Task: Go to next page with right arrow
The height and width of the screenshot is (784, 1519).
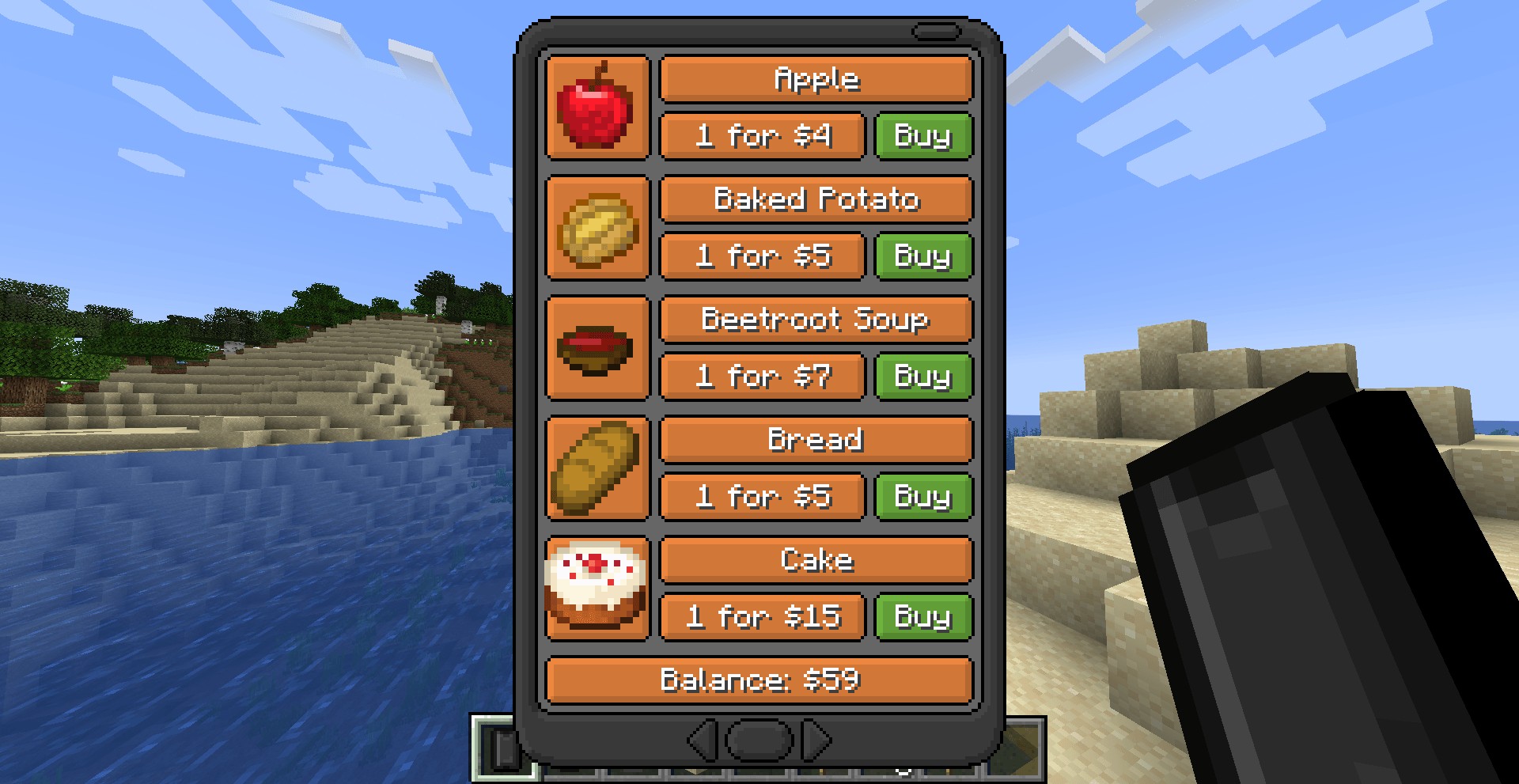Action: 816,740
